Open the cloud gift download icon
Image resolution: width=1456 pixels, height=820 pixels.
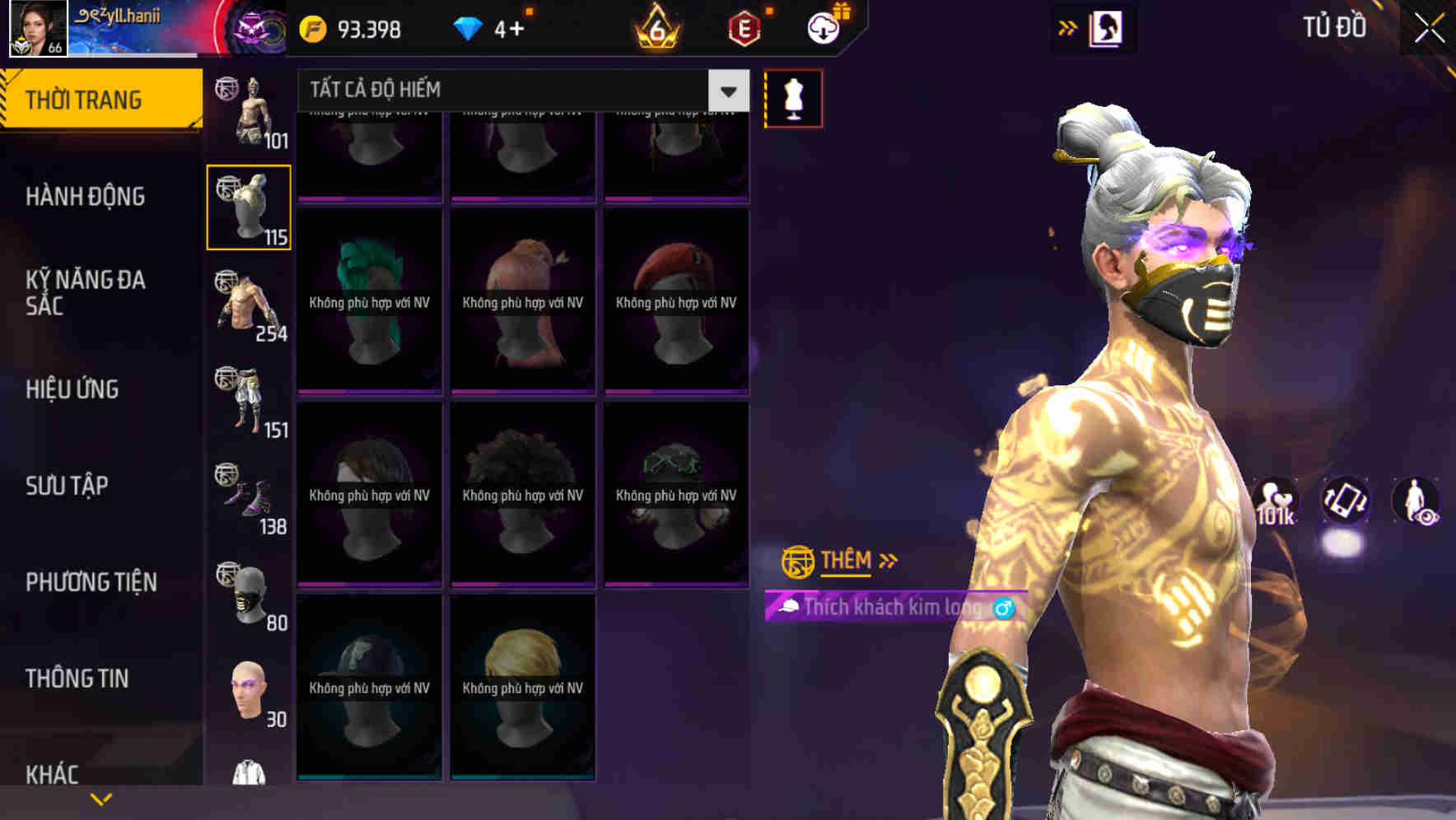(824, 27)
